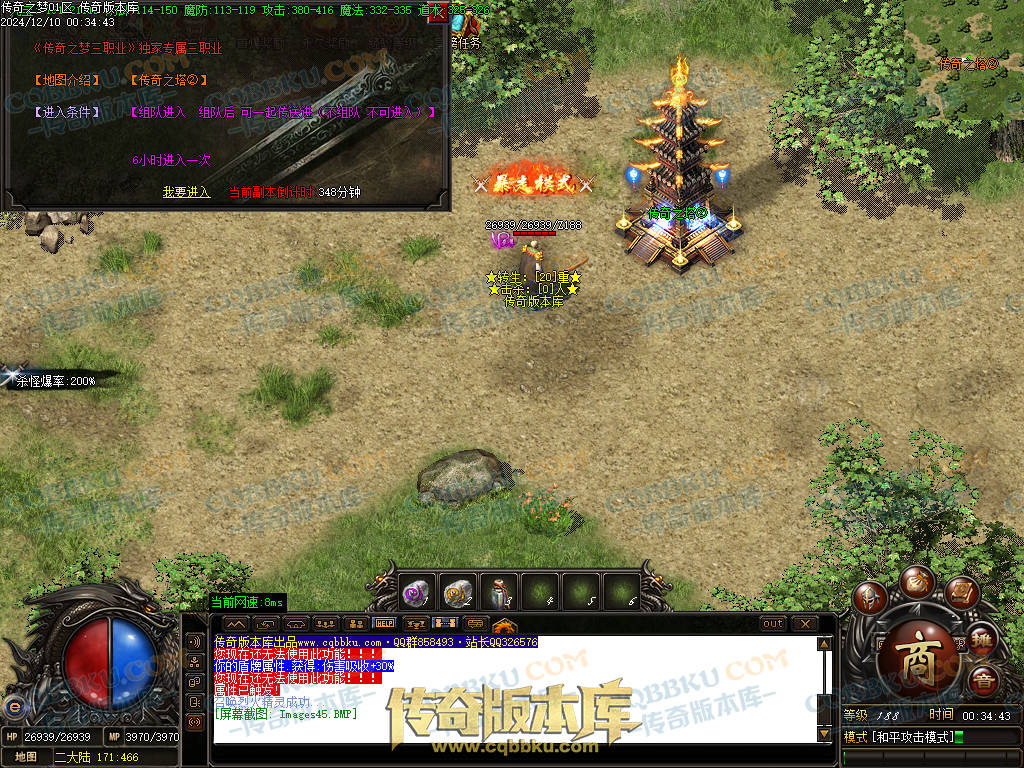Viewport: 1024px width, 768px height.
Task: Use the potion bottle in hotbar slot 3
Action: point(499,594)
